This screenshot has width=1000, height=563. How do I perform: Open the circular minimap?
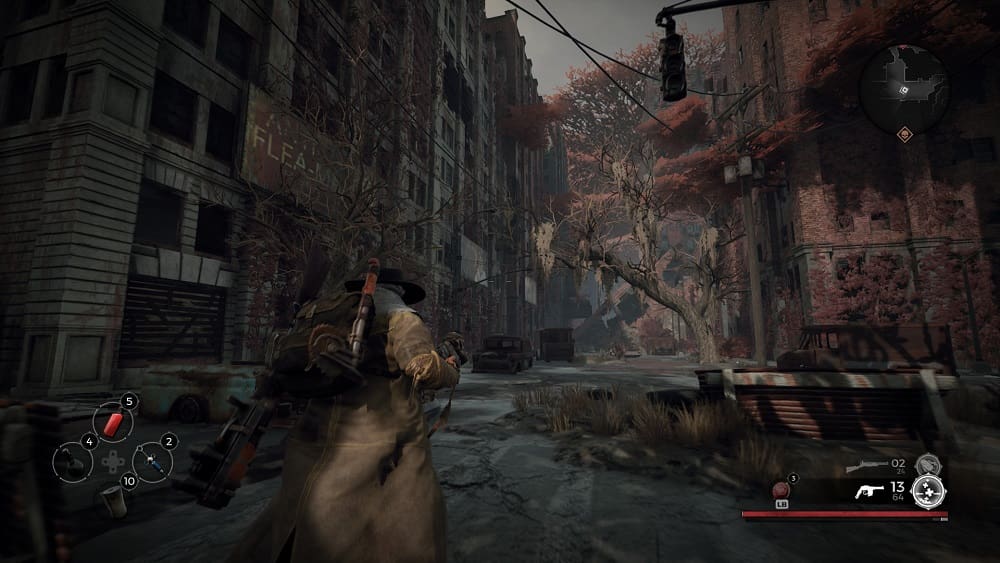tap(903, 88)
